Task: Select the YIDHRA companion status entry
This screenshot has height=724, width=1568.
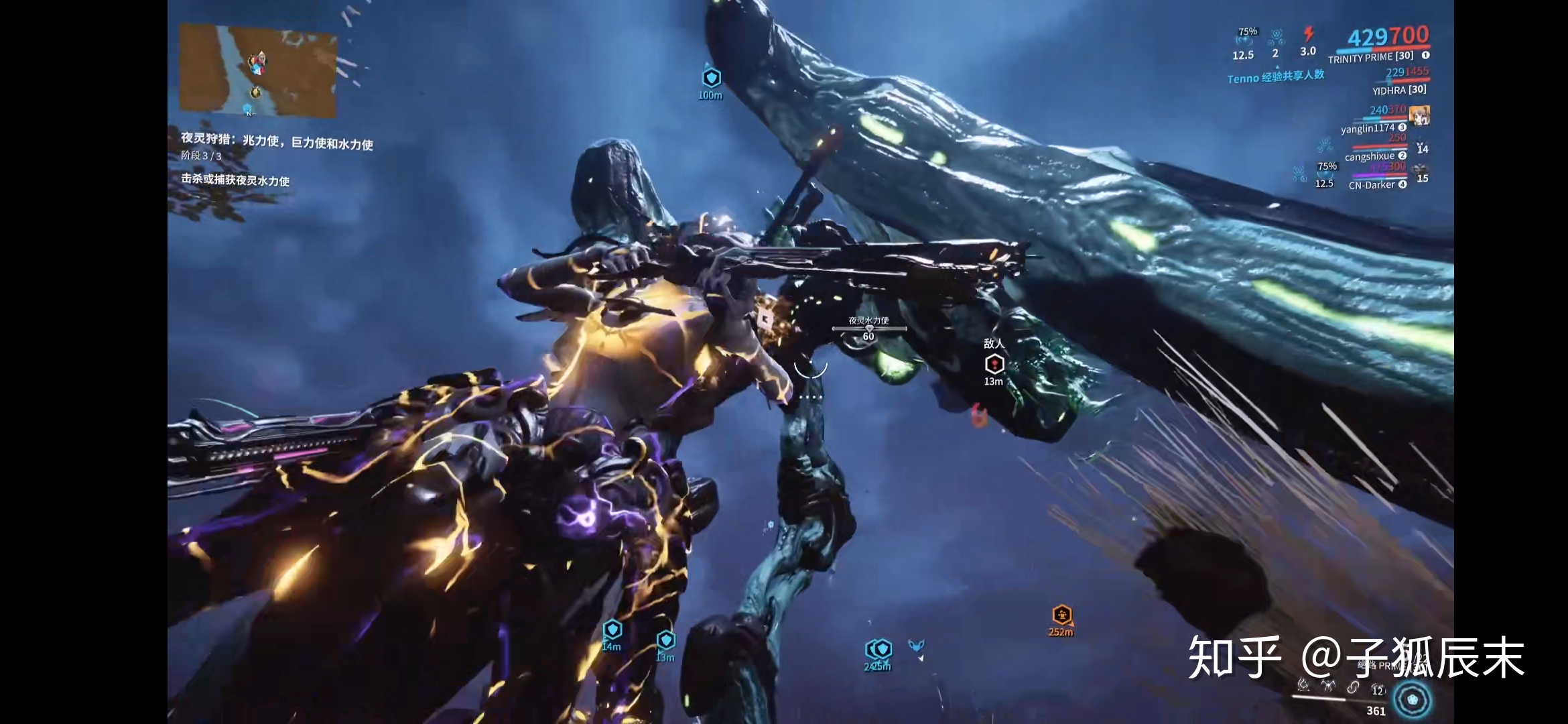Action: tap(1399, 90)
